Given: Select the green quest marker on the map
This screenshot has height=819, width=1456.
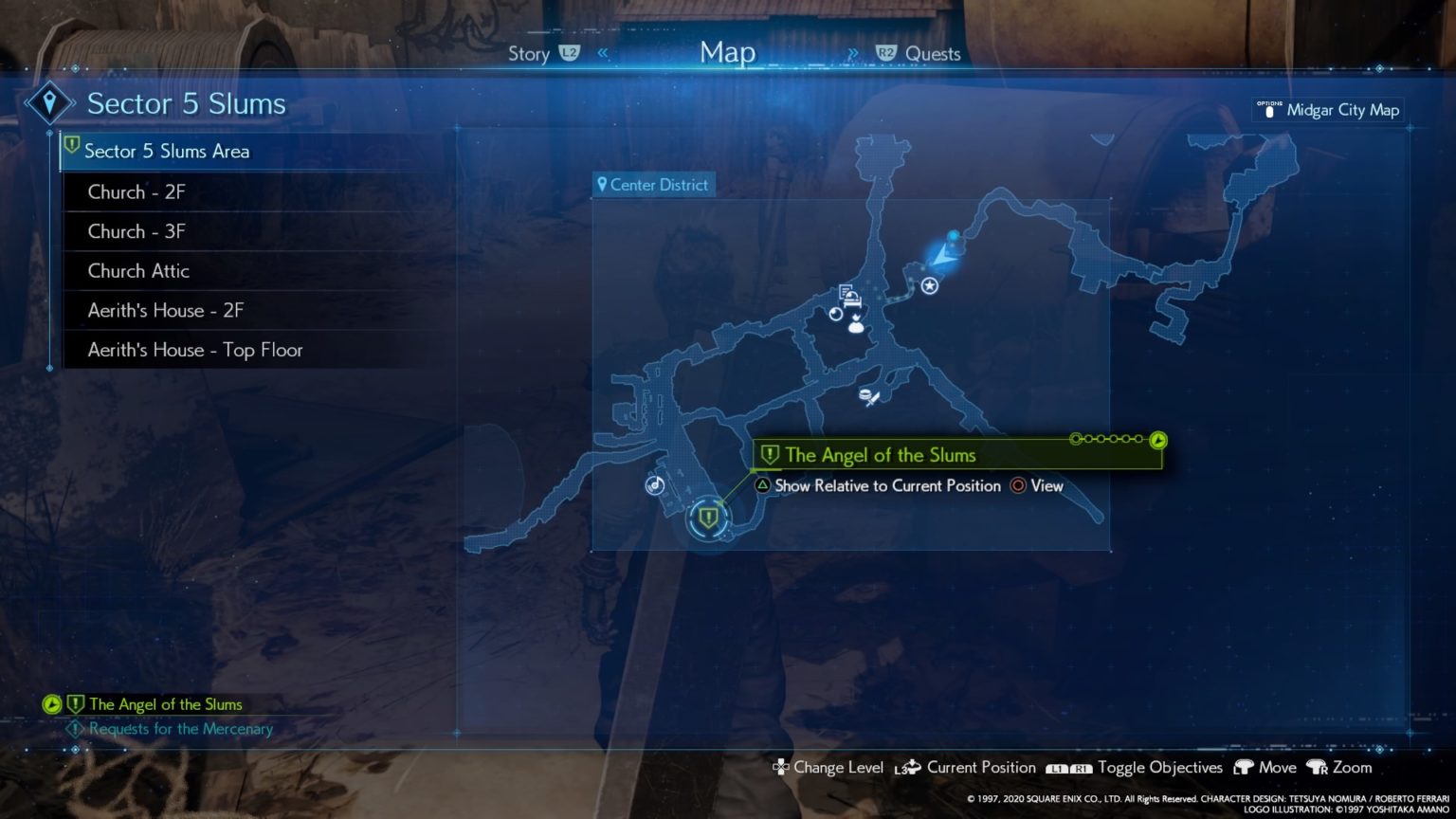Looking at the screenshot, I should (x=708, y=518).
